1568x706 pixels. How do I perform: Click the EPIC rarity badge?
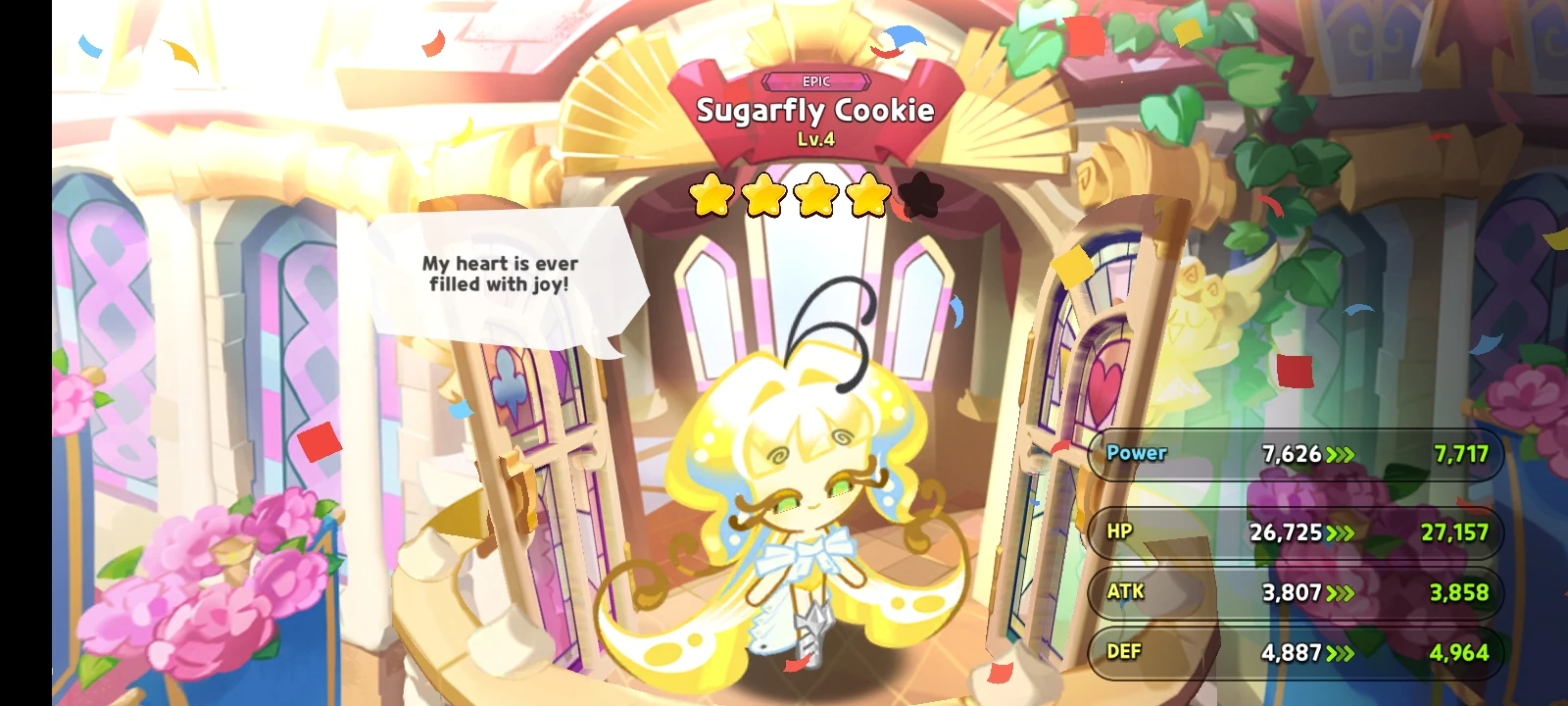point(816,81)
